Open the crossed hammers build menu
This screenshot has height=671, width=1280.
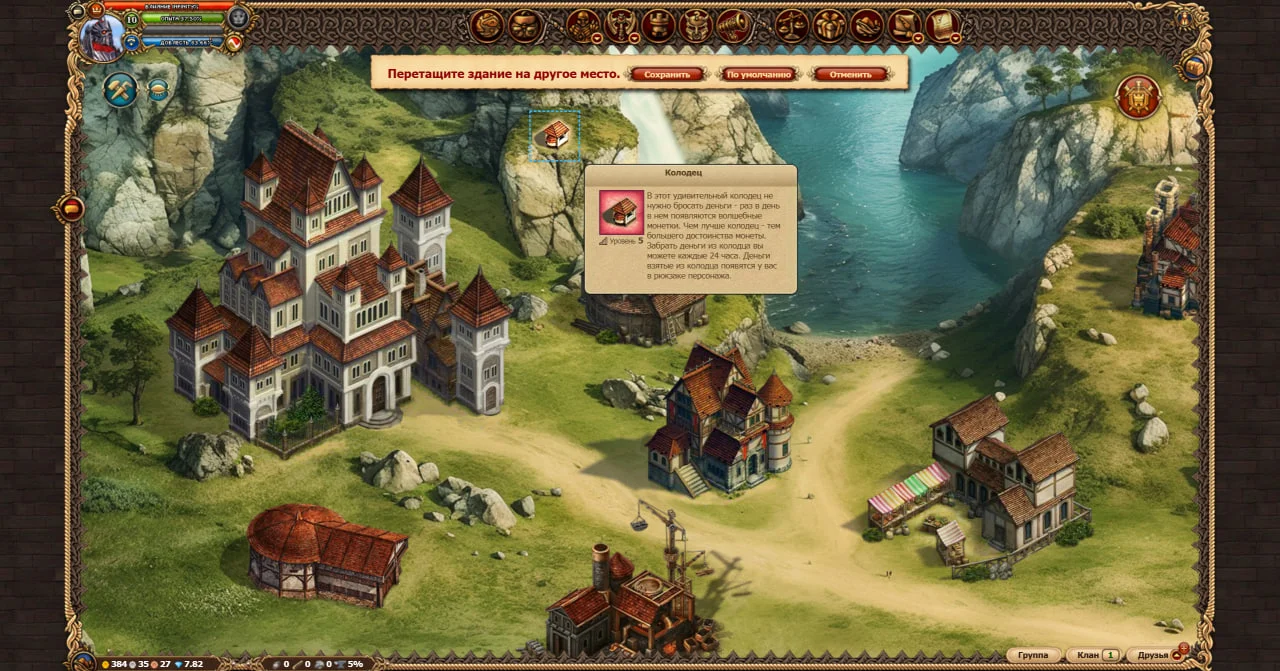121,90
